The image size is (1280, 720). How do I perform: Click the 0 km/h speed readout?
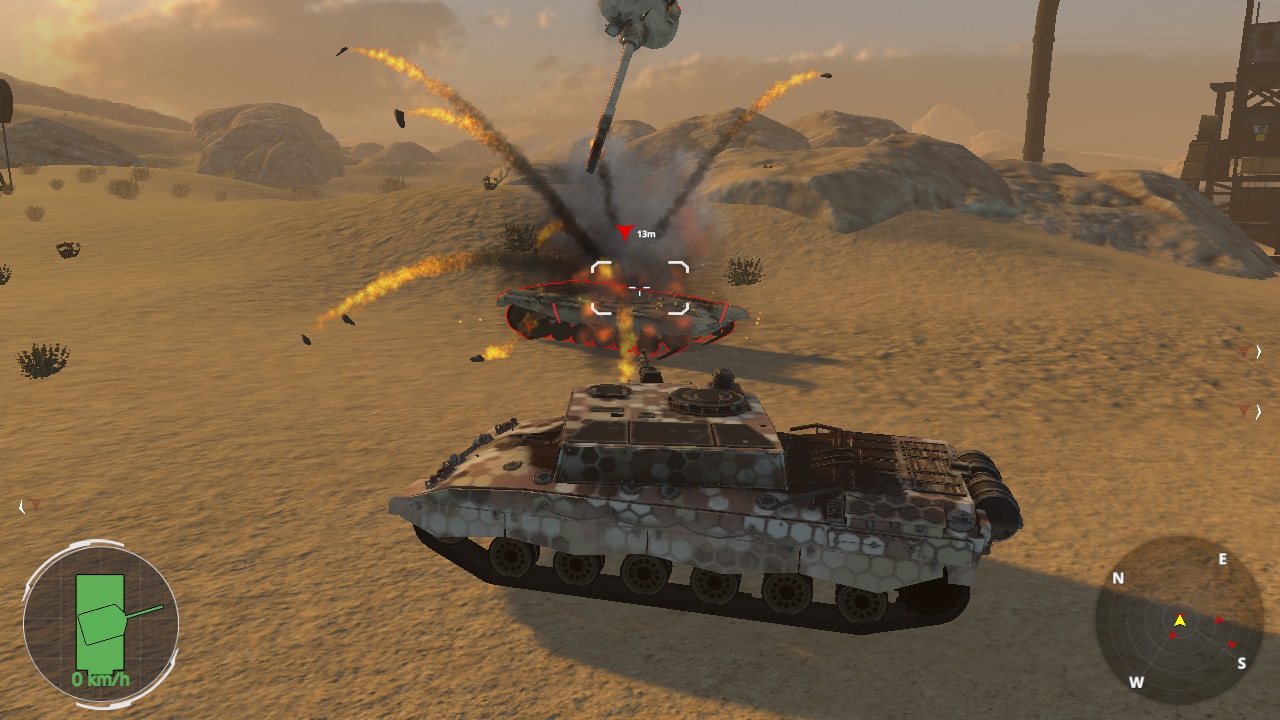click(100, 679)
